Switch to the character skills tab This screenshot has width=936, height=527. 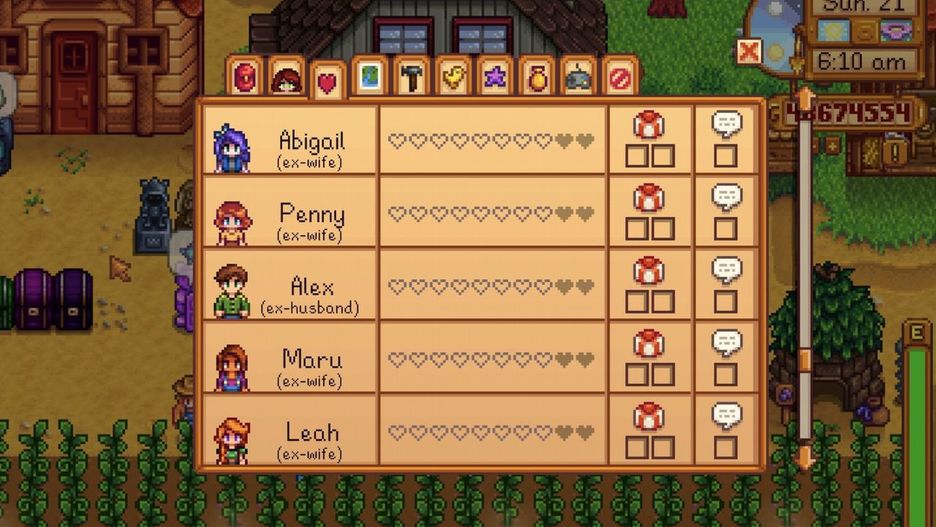pos(286,78)
